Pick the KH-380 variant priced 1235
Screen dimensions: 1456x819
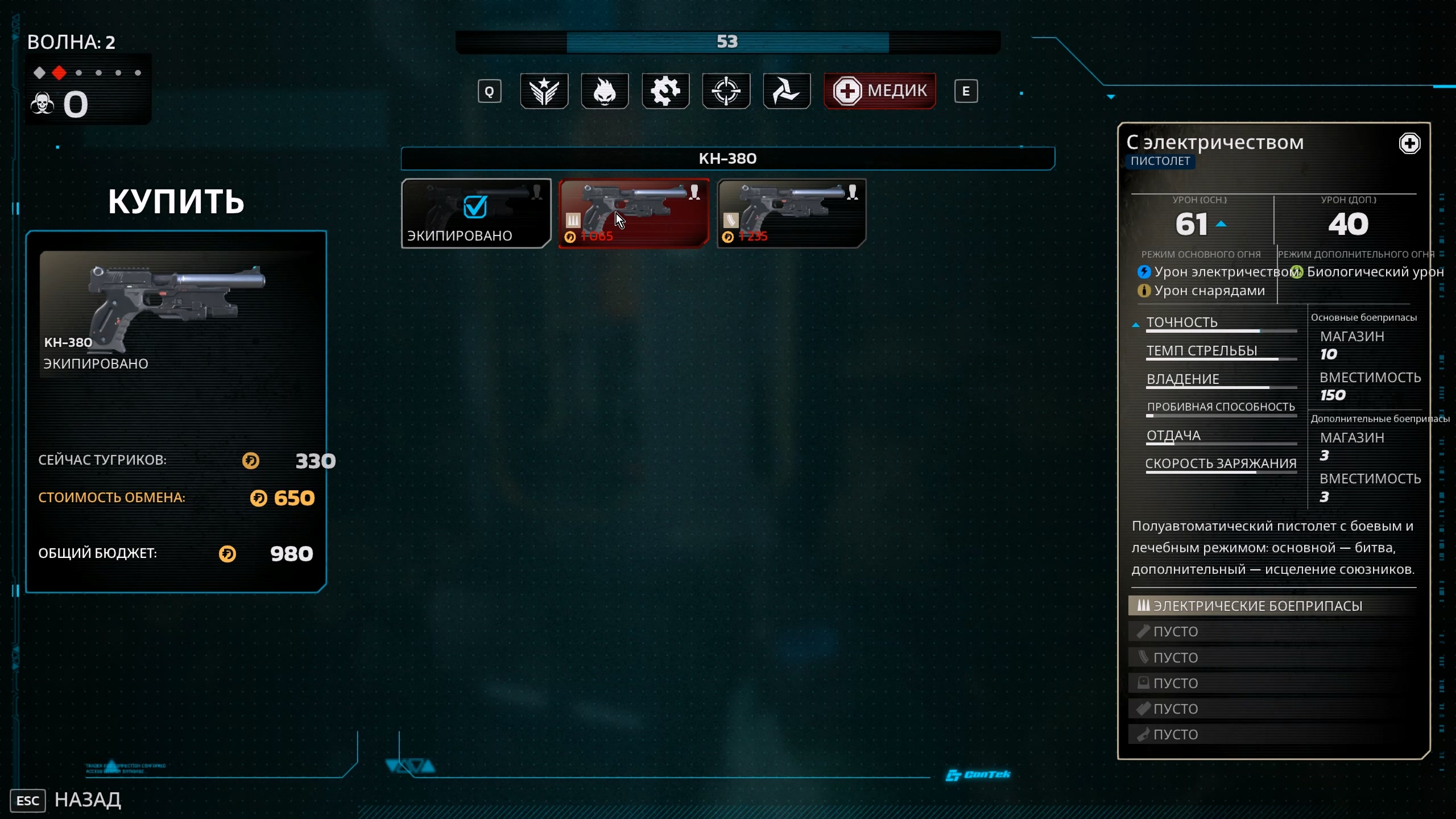click(791, 213)
